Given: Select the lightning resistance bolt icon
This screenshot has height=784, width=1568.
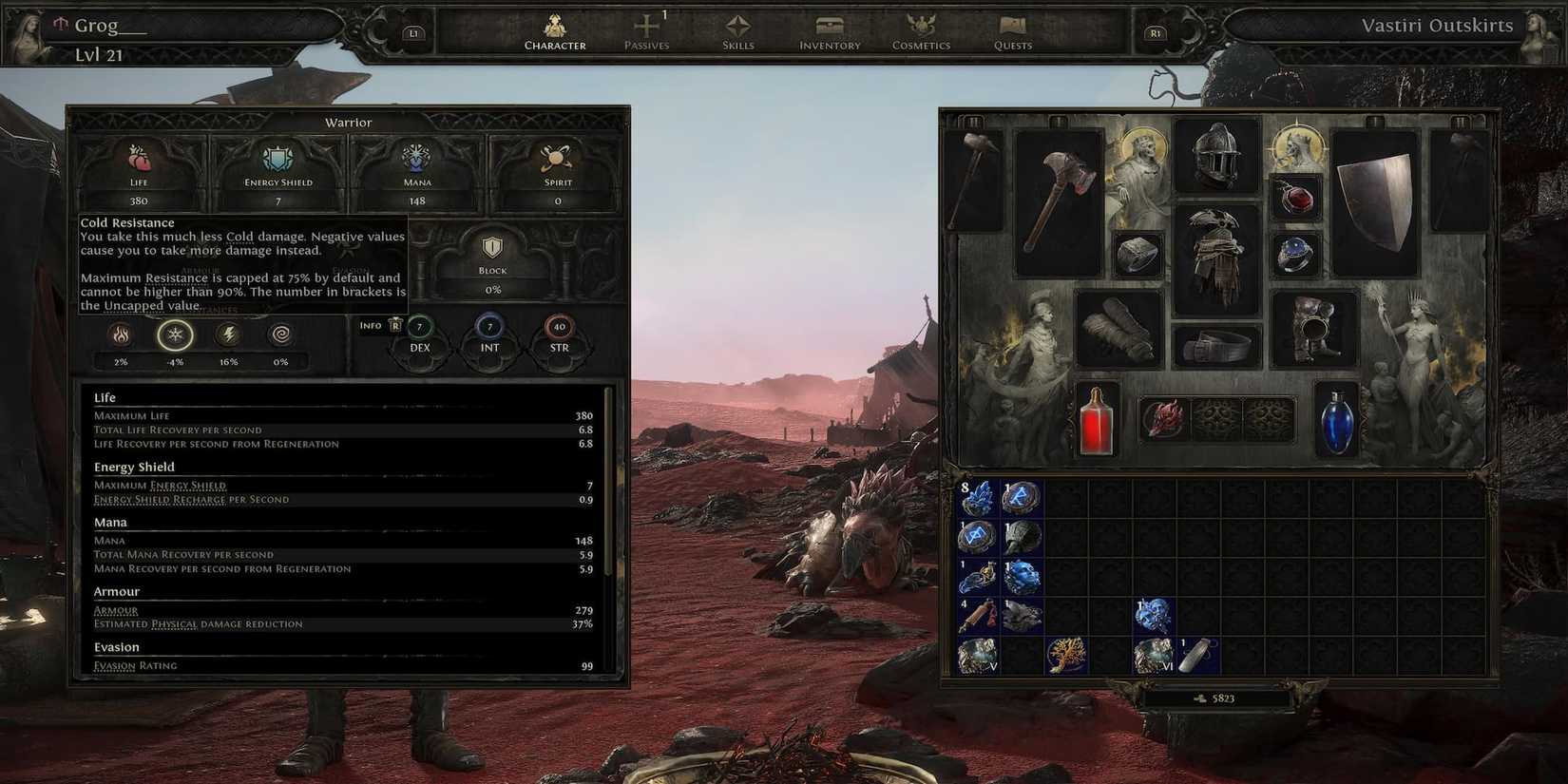Looking at the screenshot, I should coord(228,335).
